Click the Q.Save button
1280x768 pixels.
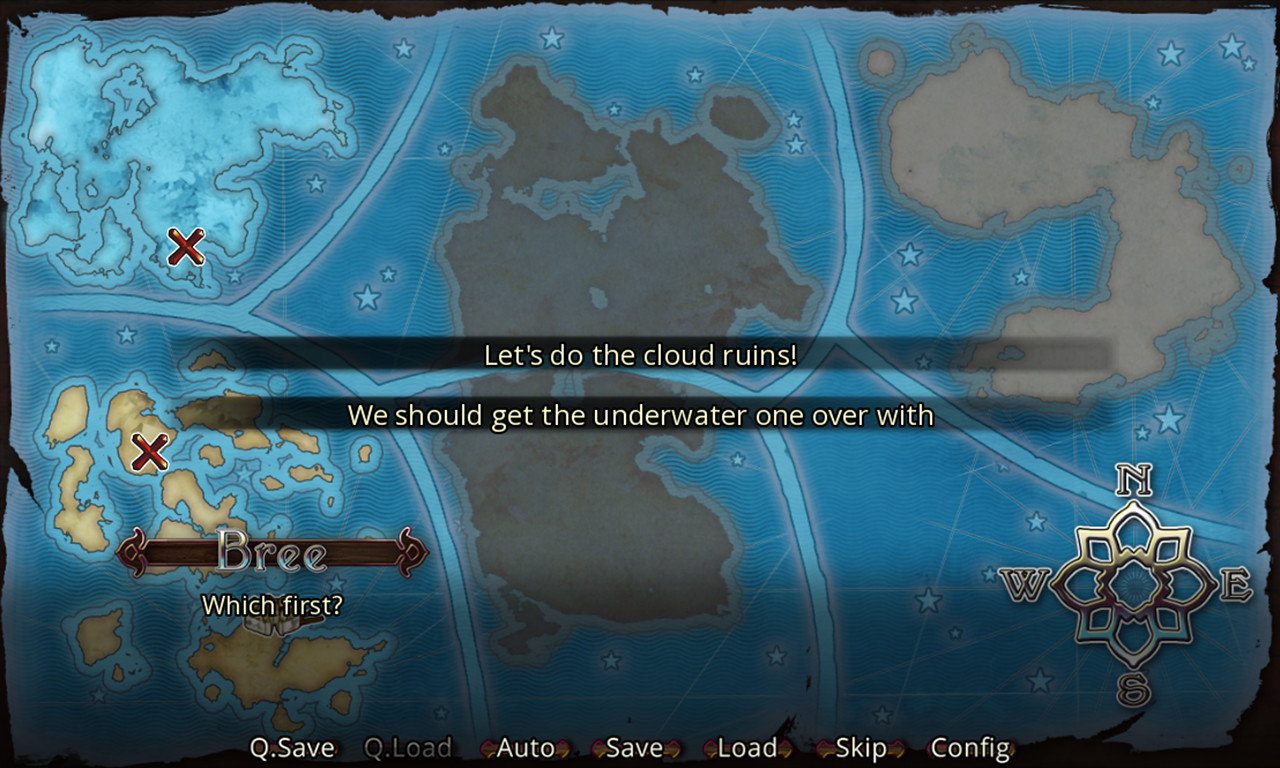click(295, 747)
